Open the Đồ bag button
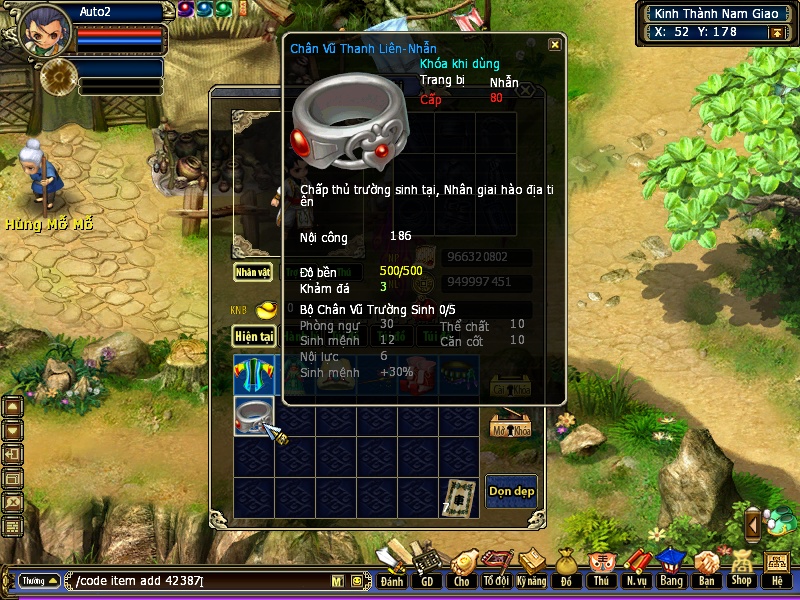 tap(565, 567)
